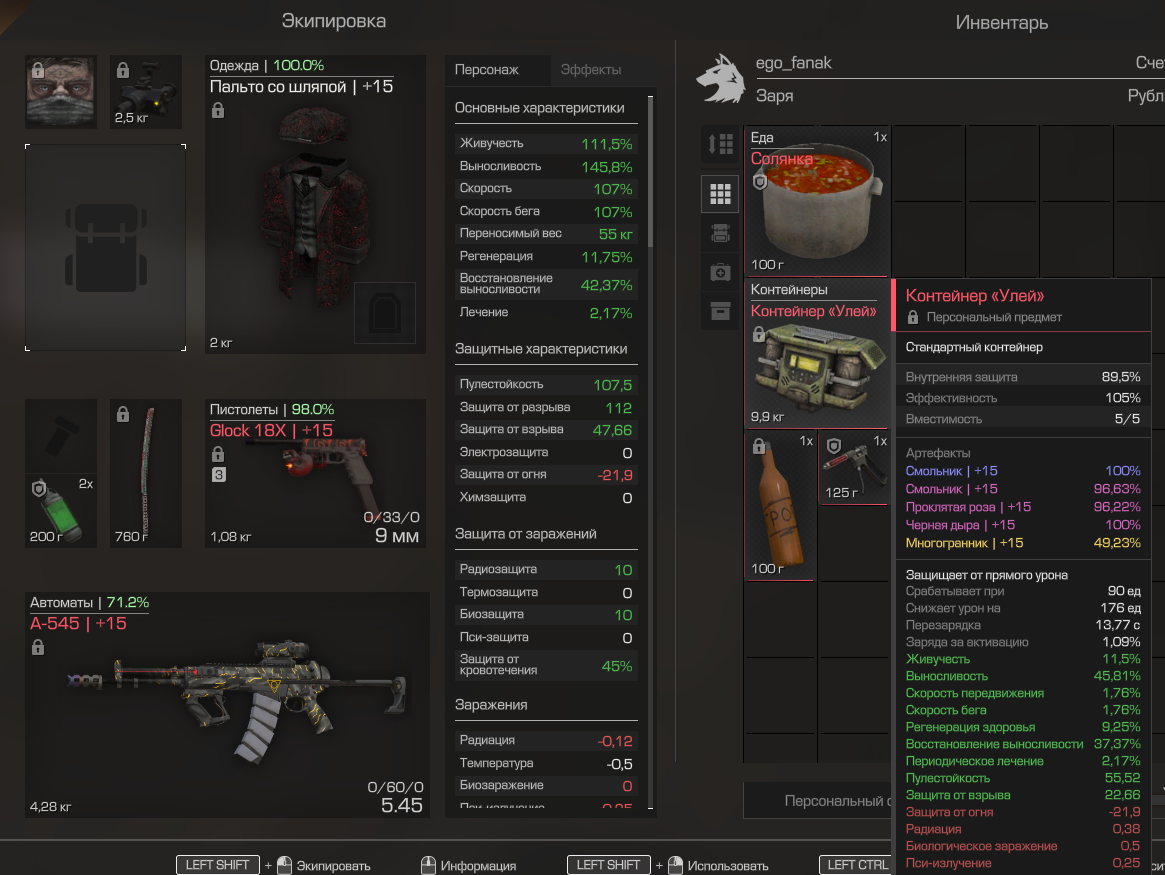This screenshot has width=1165, height=875.
Task: Click the Пальто со шляпой clothing slot
Action: (x=315, y=205)
